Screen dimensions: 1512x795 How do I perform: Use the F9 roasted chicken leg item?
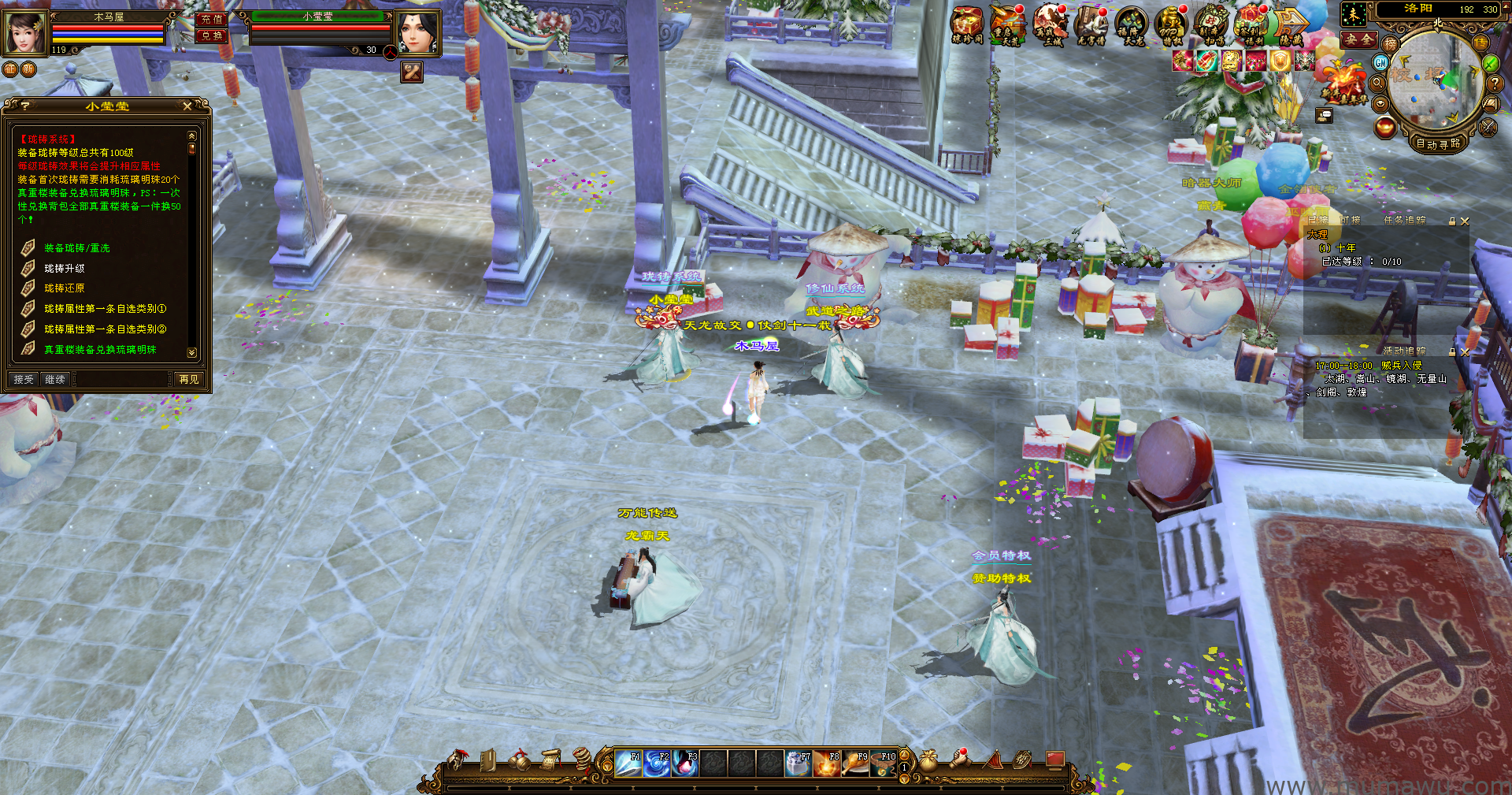856,763
